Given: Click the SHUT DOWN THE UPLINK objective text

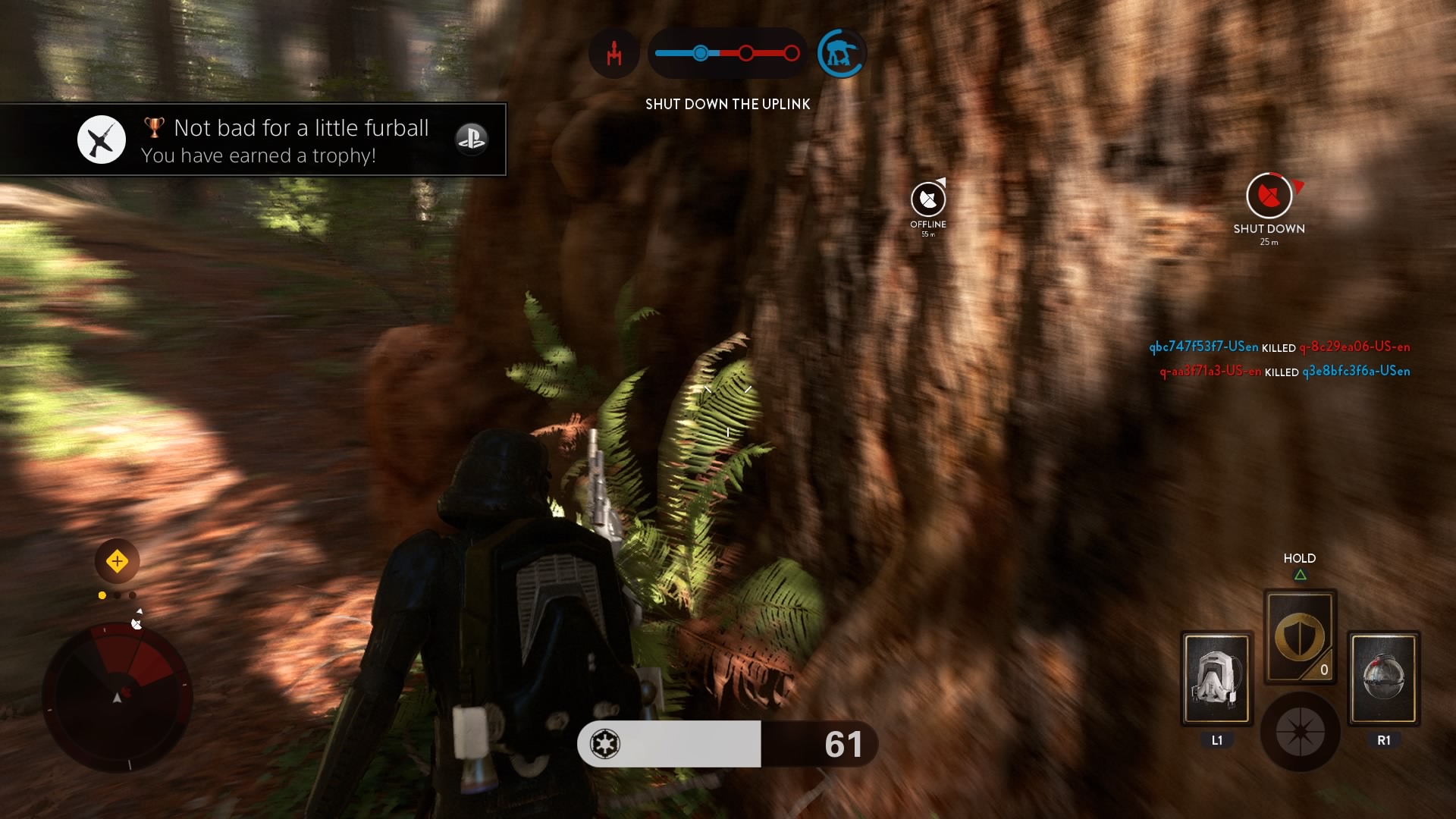Looking at the screenshot, I should coord(727,104).
